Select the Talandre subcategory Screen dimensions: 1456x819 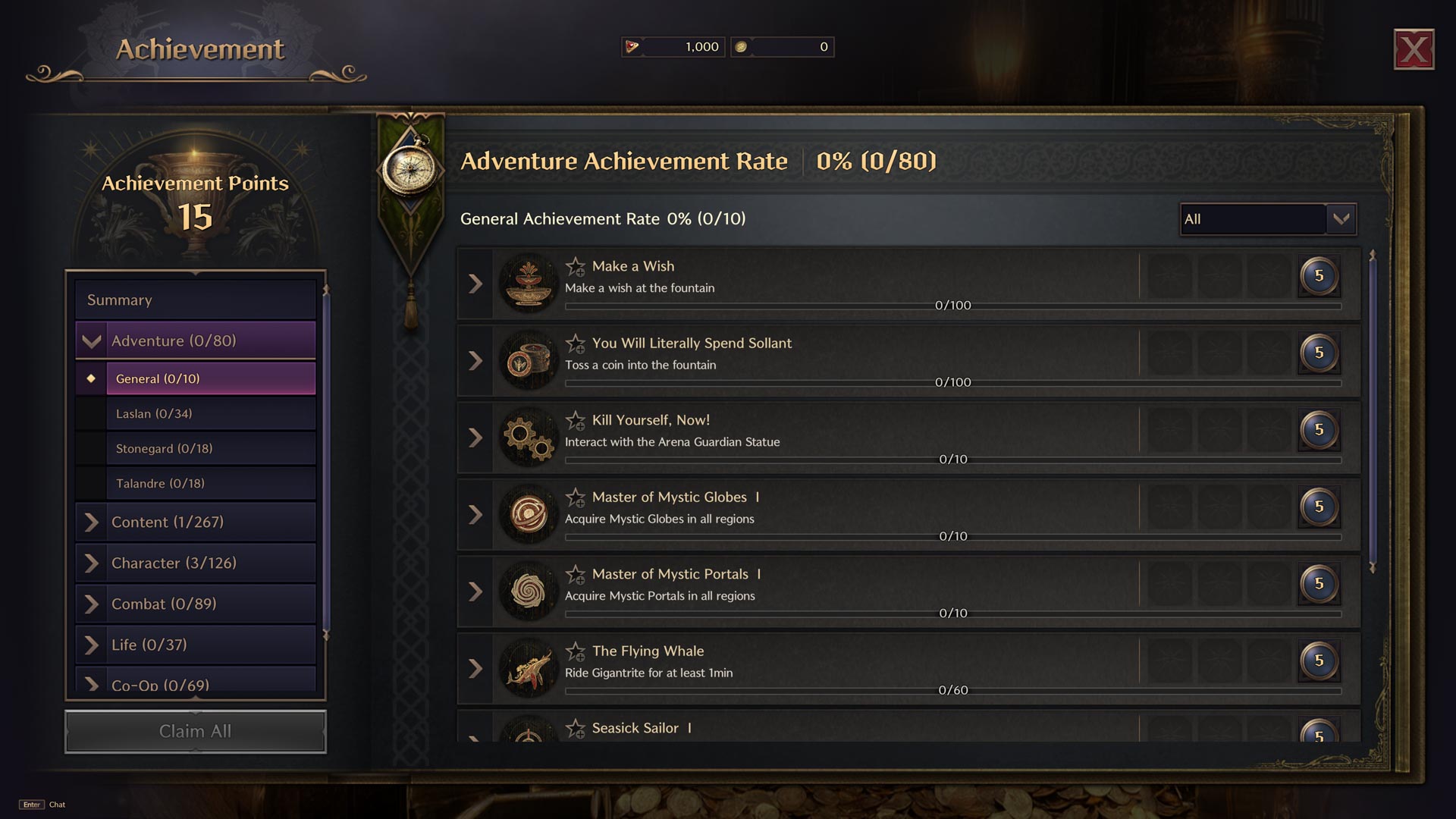click(211, 483)
